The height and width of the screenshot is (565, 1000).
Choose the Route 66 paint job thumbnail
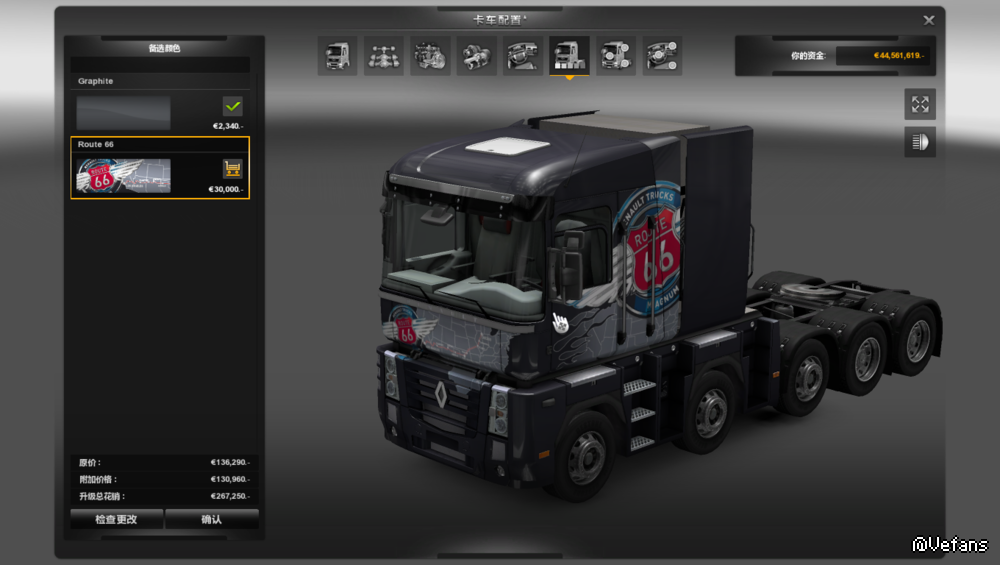point(124,176)
